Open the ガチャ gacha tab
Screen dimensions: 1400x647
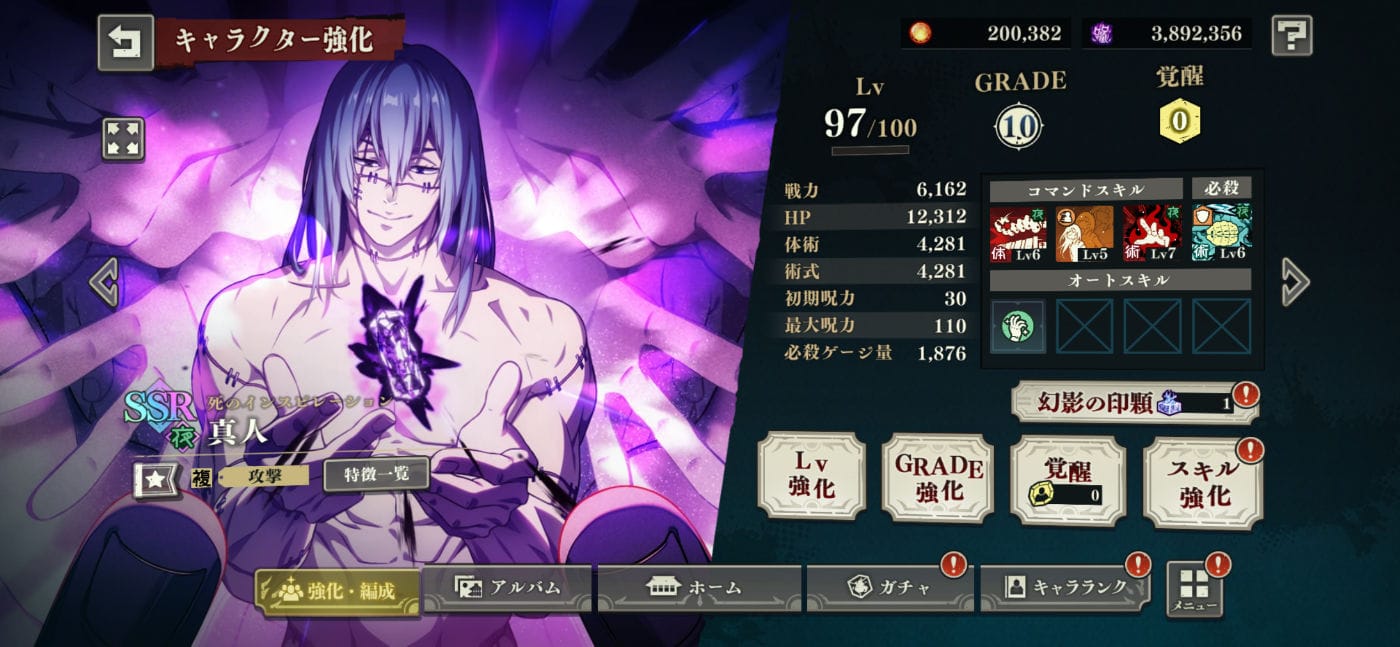889,588
